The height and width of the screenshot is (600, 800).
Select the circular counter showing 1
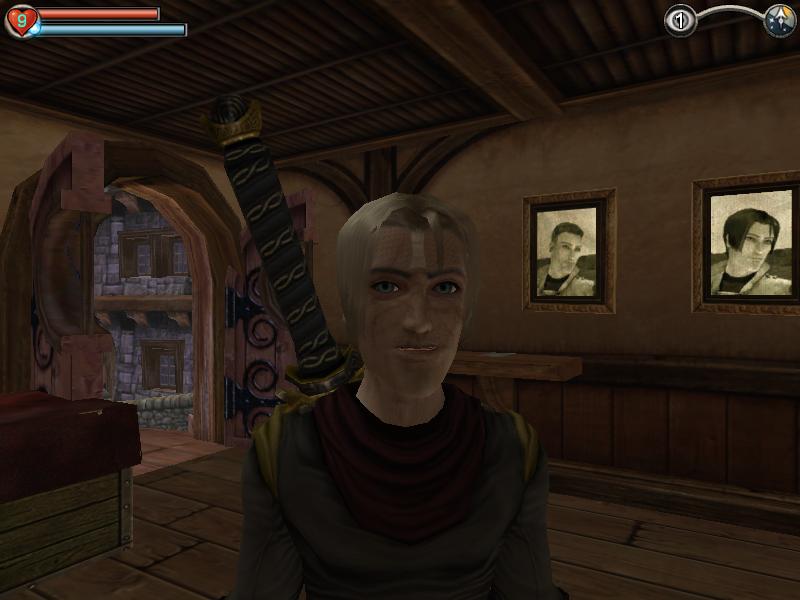click(x=680, y=21)
